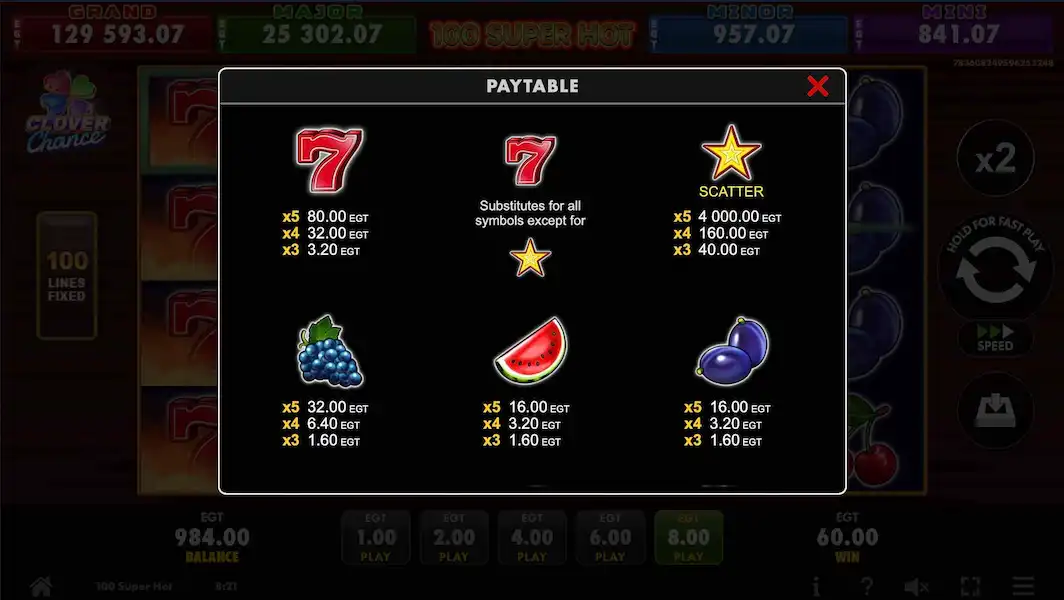Select the 8.00 EGT play bet
Image resolution: width=1064 pixels, height=600 pixels.
pyautogui.click(x=688, y=538)
